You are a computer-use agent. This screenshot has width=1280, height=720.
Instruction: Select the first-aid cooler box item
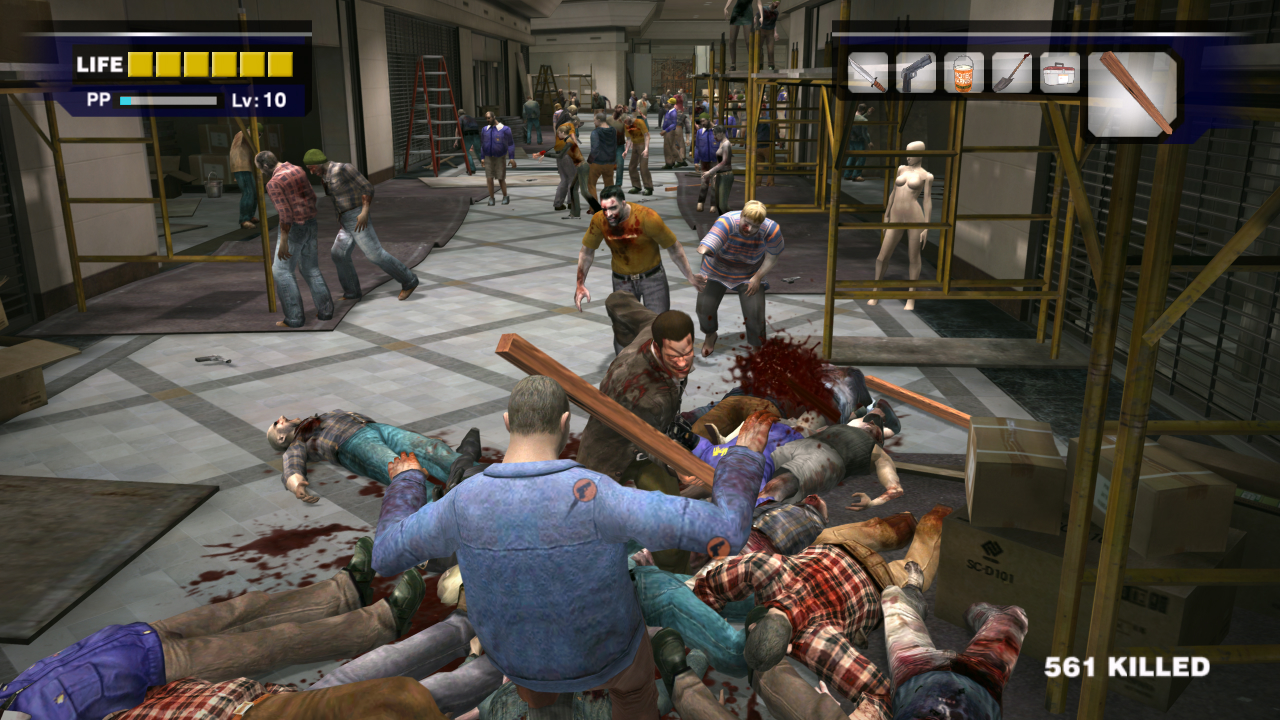pyautogui.click(x=1058, y=73)
